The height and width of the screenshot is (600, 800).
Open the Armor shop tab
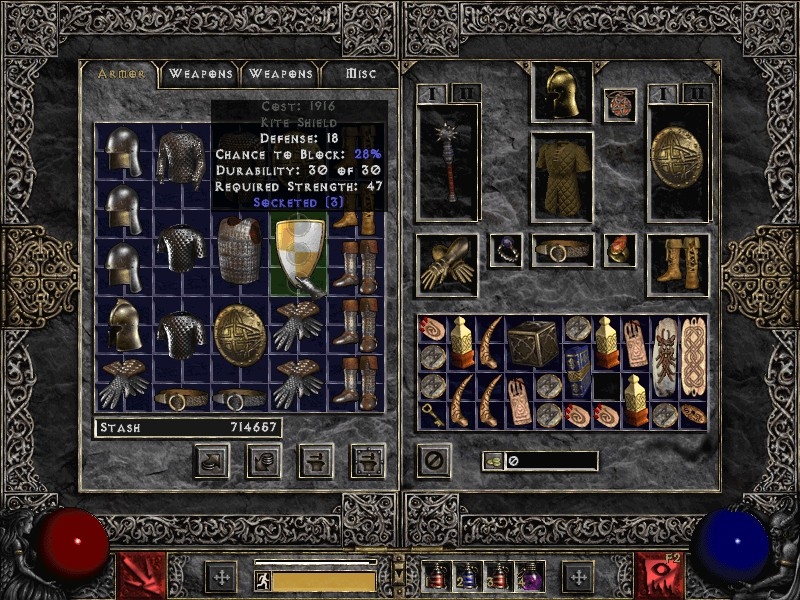[x=121, y=74]
